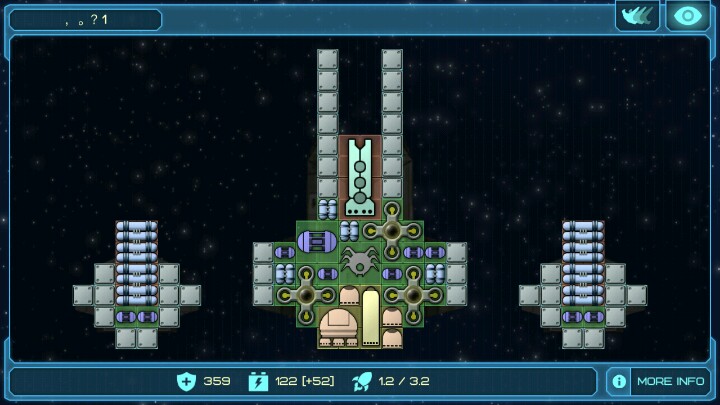Open the More Info panel
Image resolution: width=720 pixels, height=405 pixels.
[659, 381]
